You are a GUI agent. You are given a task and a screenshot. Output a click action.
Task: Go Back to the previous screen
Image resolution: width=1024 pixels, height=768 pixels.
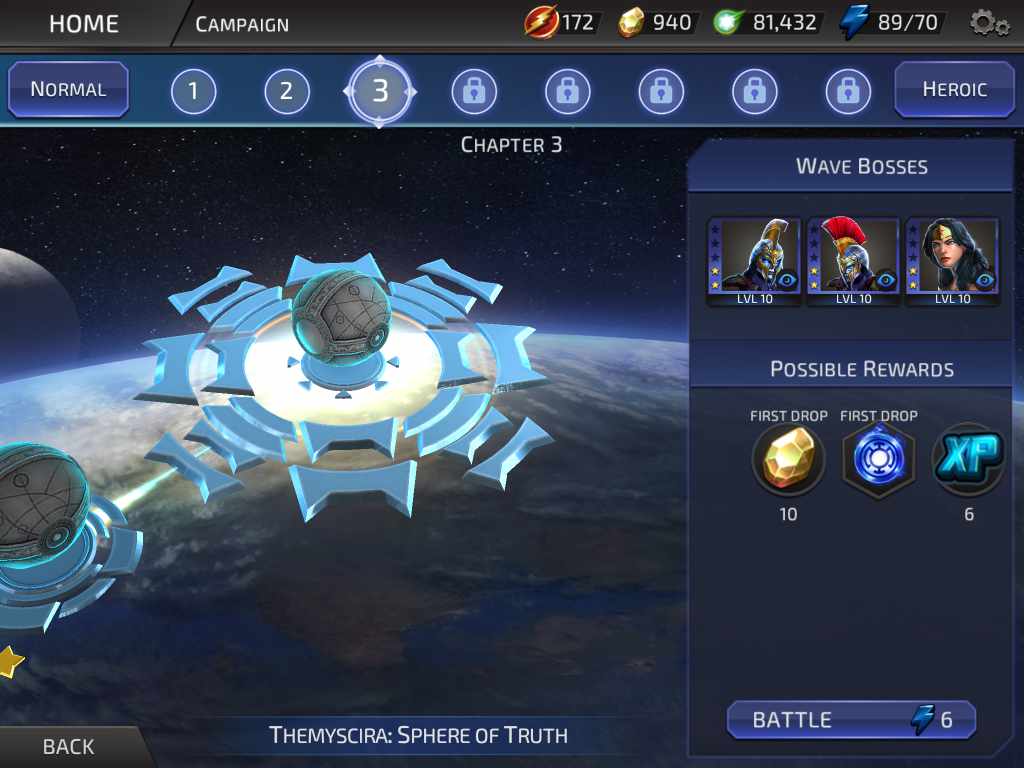[x=68, y=746]
